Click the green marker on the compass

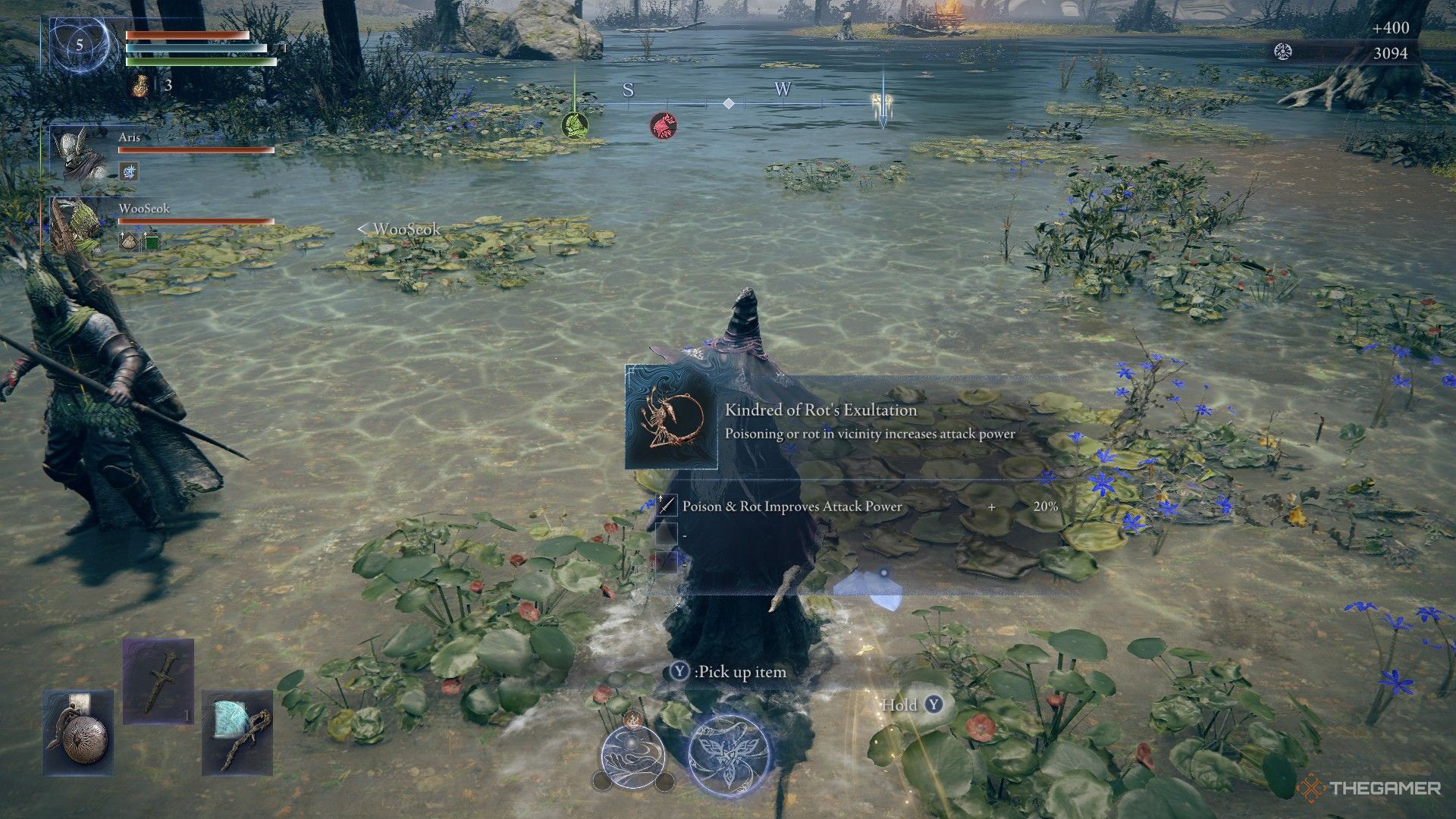click(x=575, y=124)
